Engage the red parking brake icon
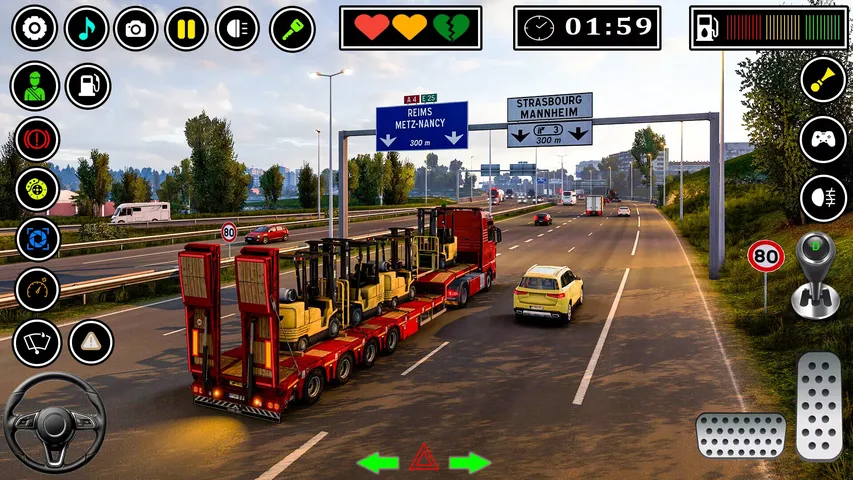This screenshot has width=853, height=480. pyautogui.click(x=37, y=138)
